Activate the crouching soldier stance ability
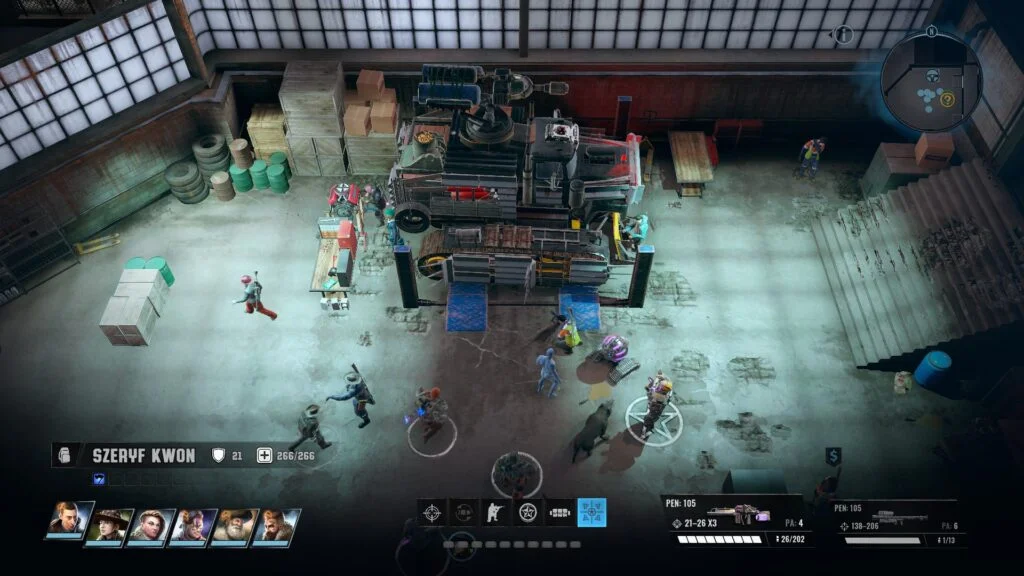This screenshot has width=1024, height=576. point(495,513)
